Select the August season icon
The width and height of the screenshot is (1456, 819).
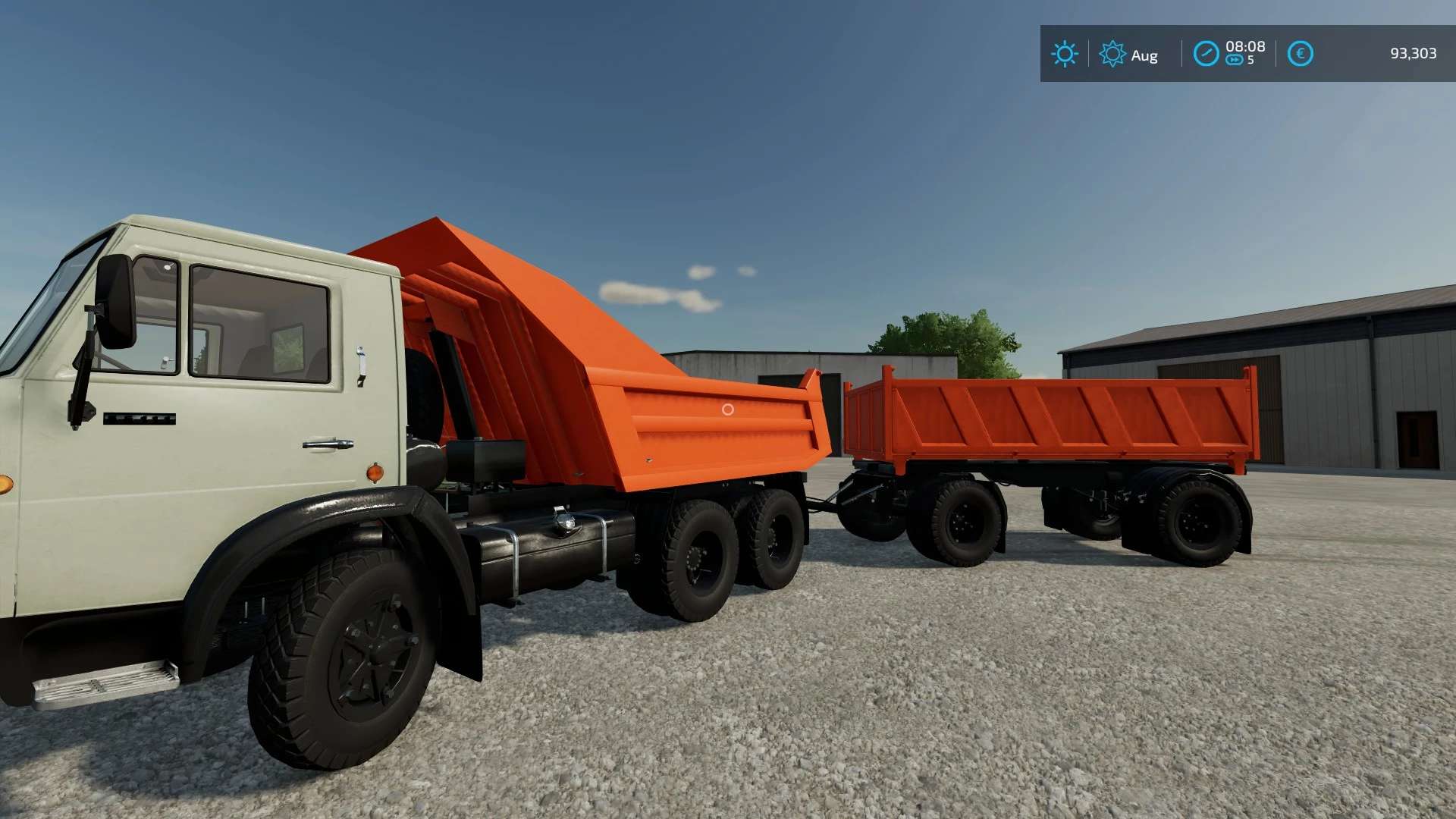(1112, 54)
